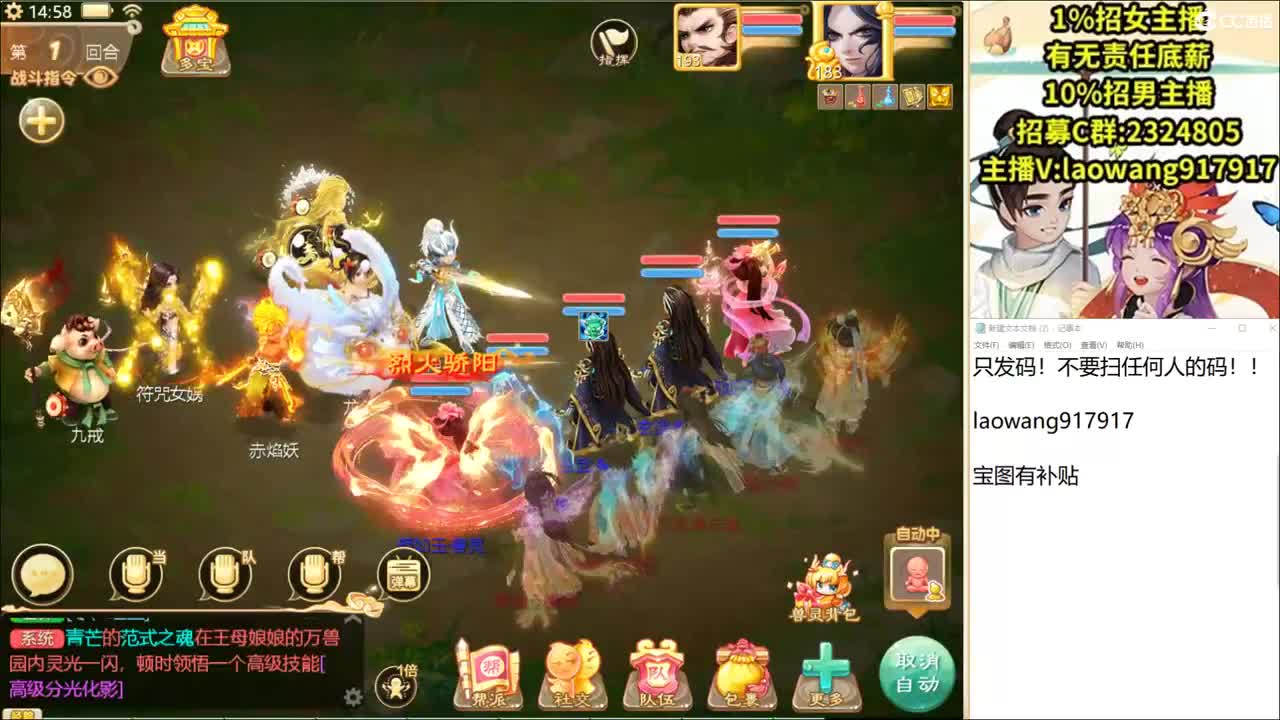The width and height of the screenshot is (1280, 720).
Task: Tap the teal 更多 plus icon
Action: (826, 665)
